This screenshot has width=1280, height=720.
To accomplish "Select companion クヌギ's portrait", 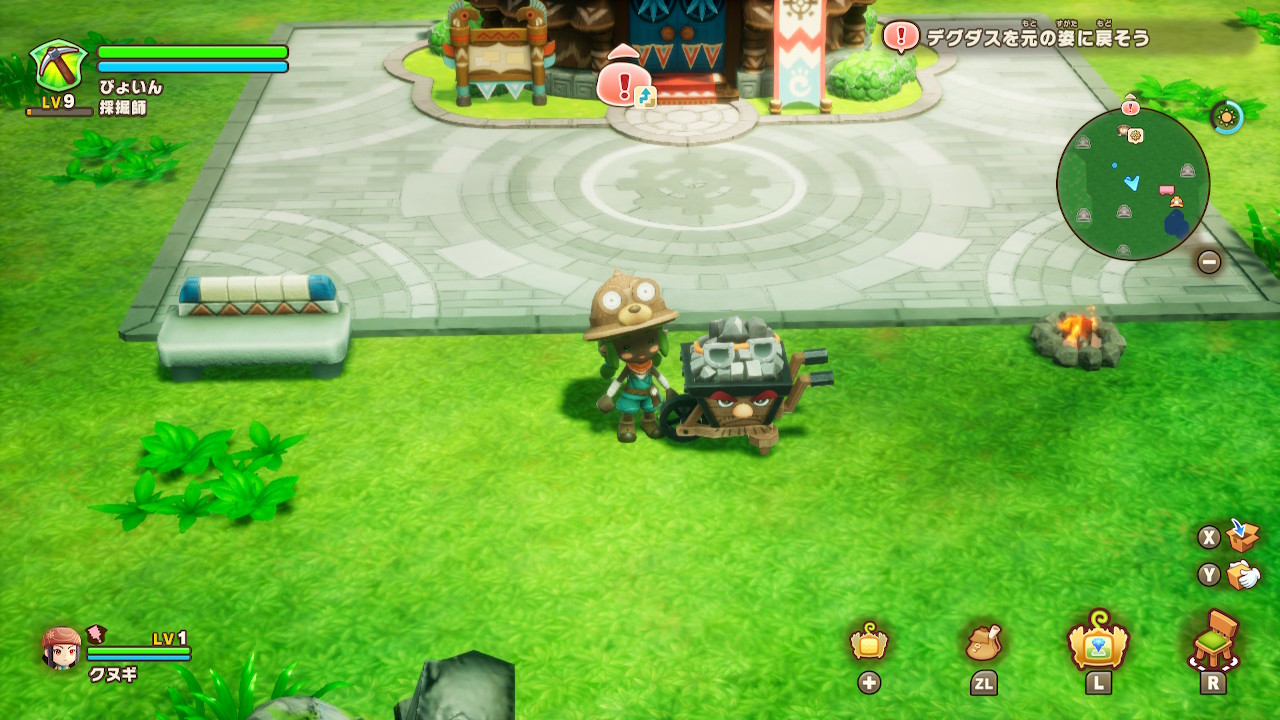I will tap(62, 648).
